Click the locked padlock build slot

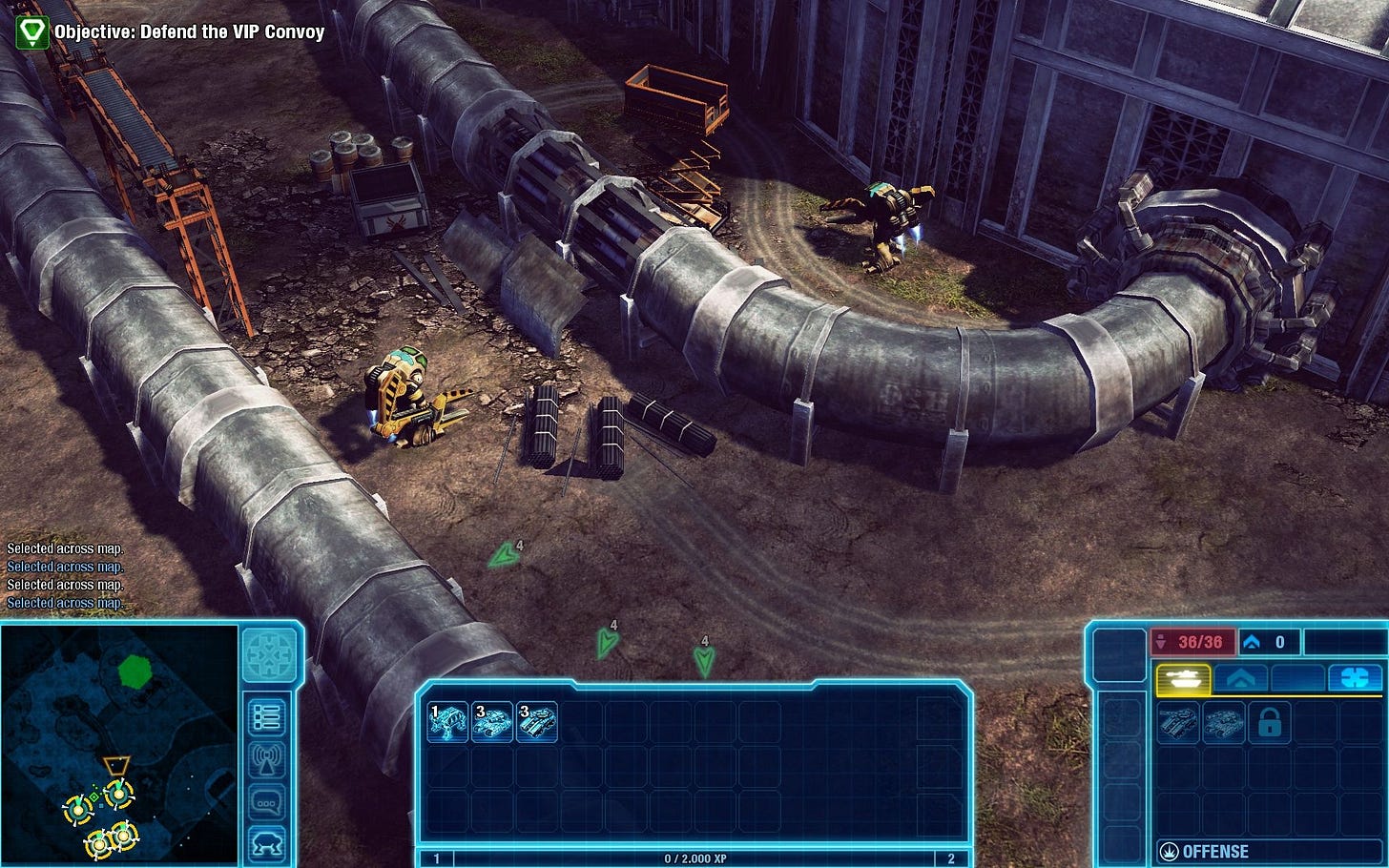click(x=1269, y=724)
